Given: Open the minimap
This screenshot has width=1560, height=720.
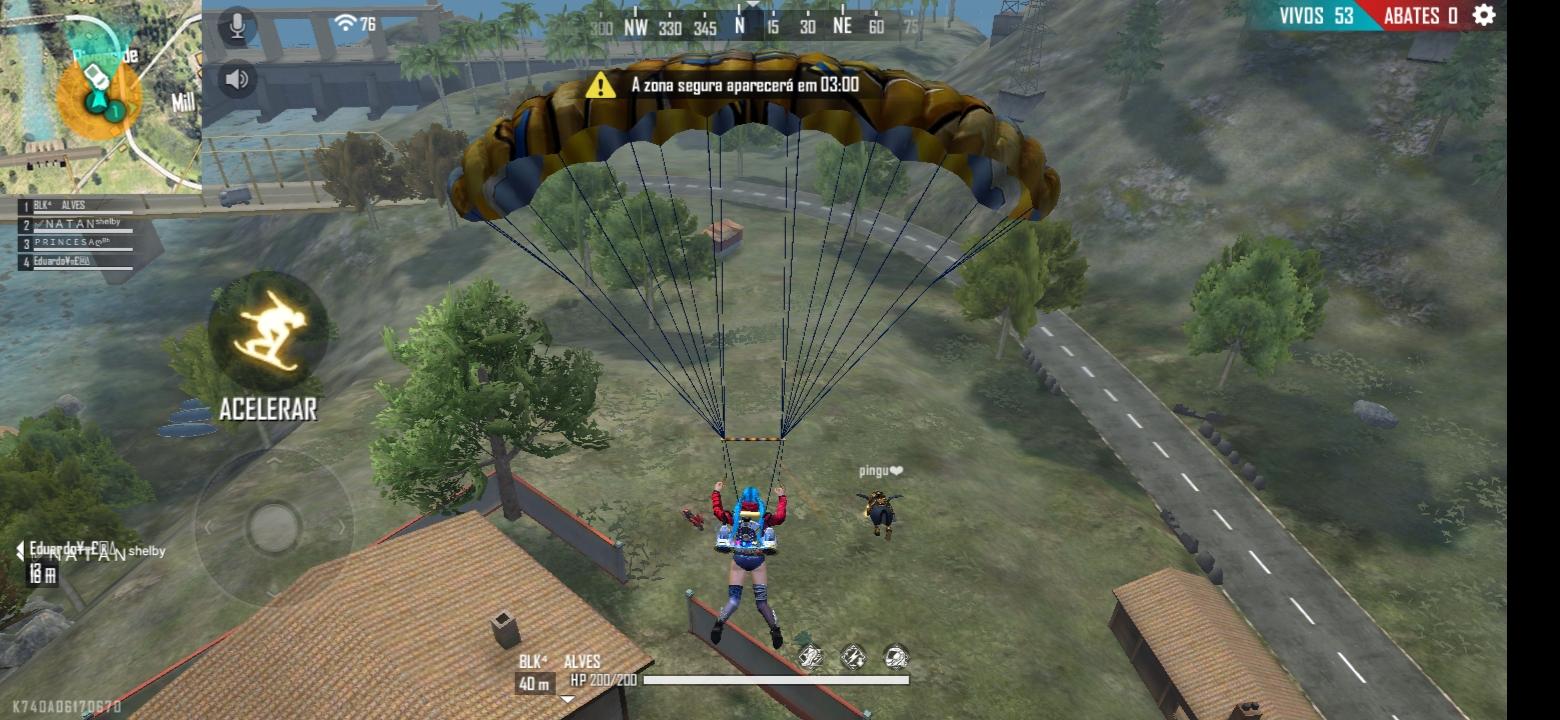Looking at the screenshot, I should [x=100, y=95].
